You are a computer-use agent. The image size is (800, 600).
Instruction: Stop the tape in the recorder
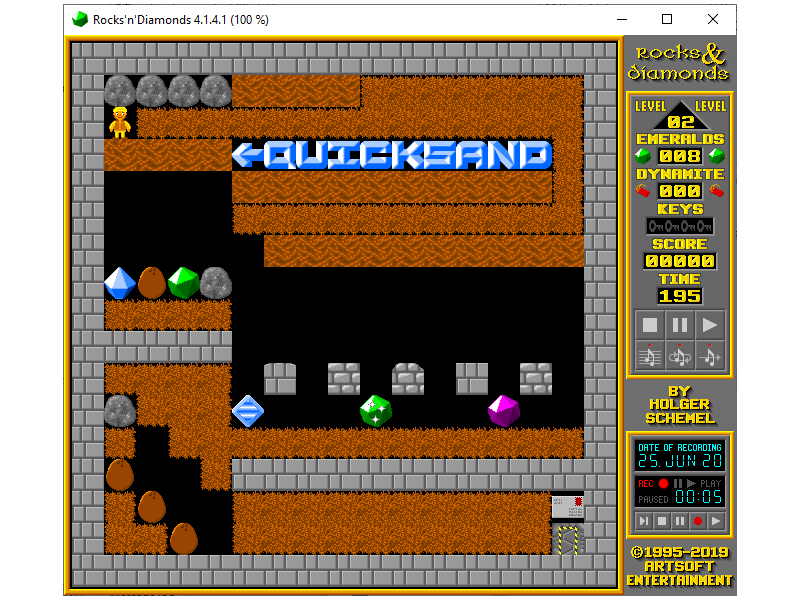tap(662, 521)
